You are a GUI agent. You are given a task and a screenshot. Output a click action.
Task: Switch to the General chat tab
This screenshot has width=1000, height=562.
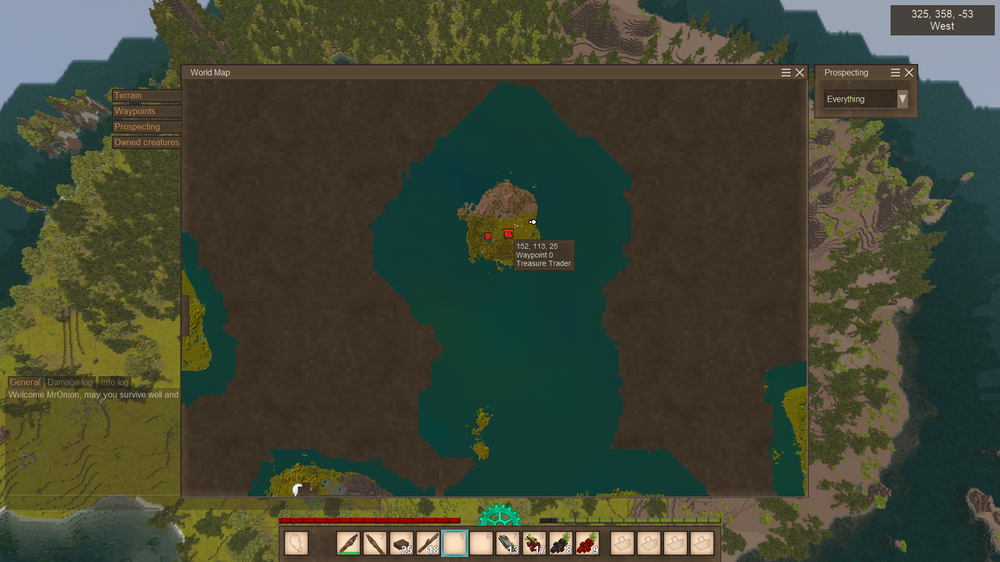tap(25, 382)
